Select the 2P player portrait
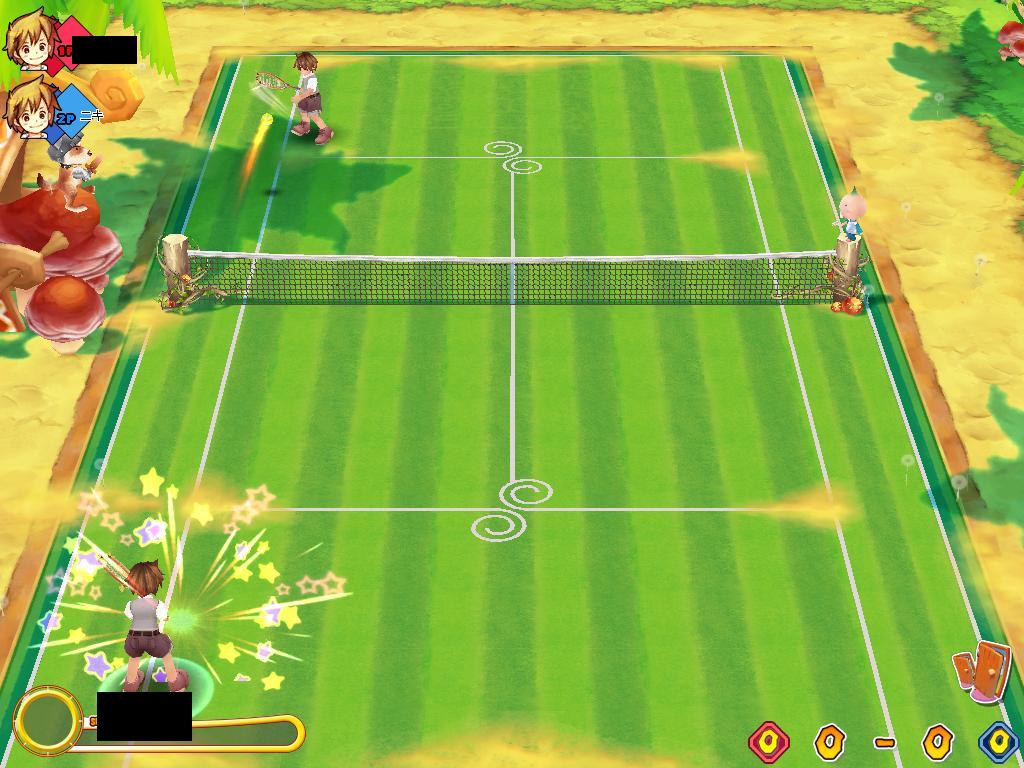 coord(30,106)
